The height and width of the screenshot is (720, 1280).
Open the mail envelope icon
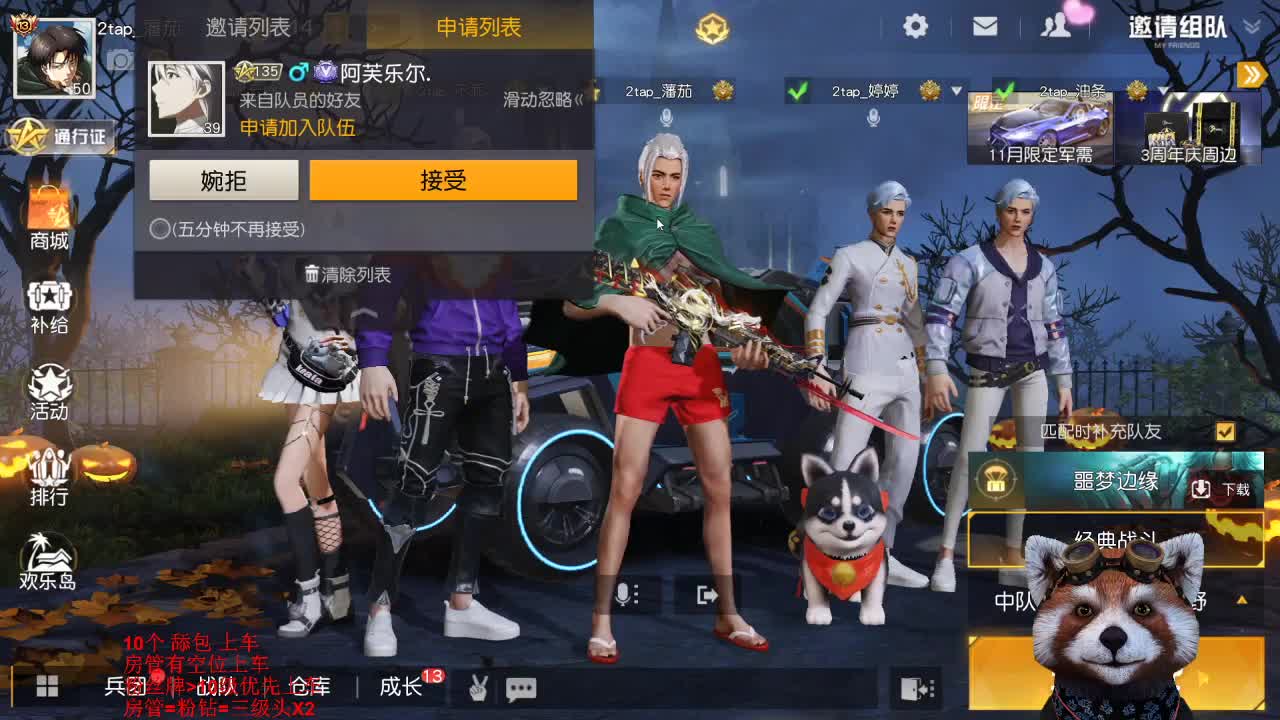(984, 27)
